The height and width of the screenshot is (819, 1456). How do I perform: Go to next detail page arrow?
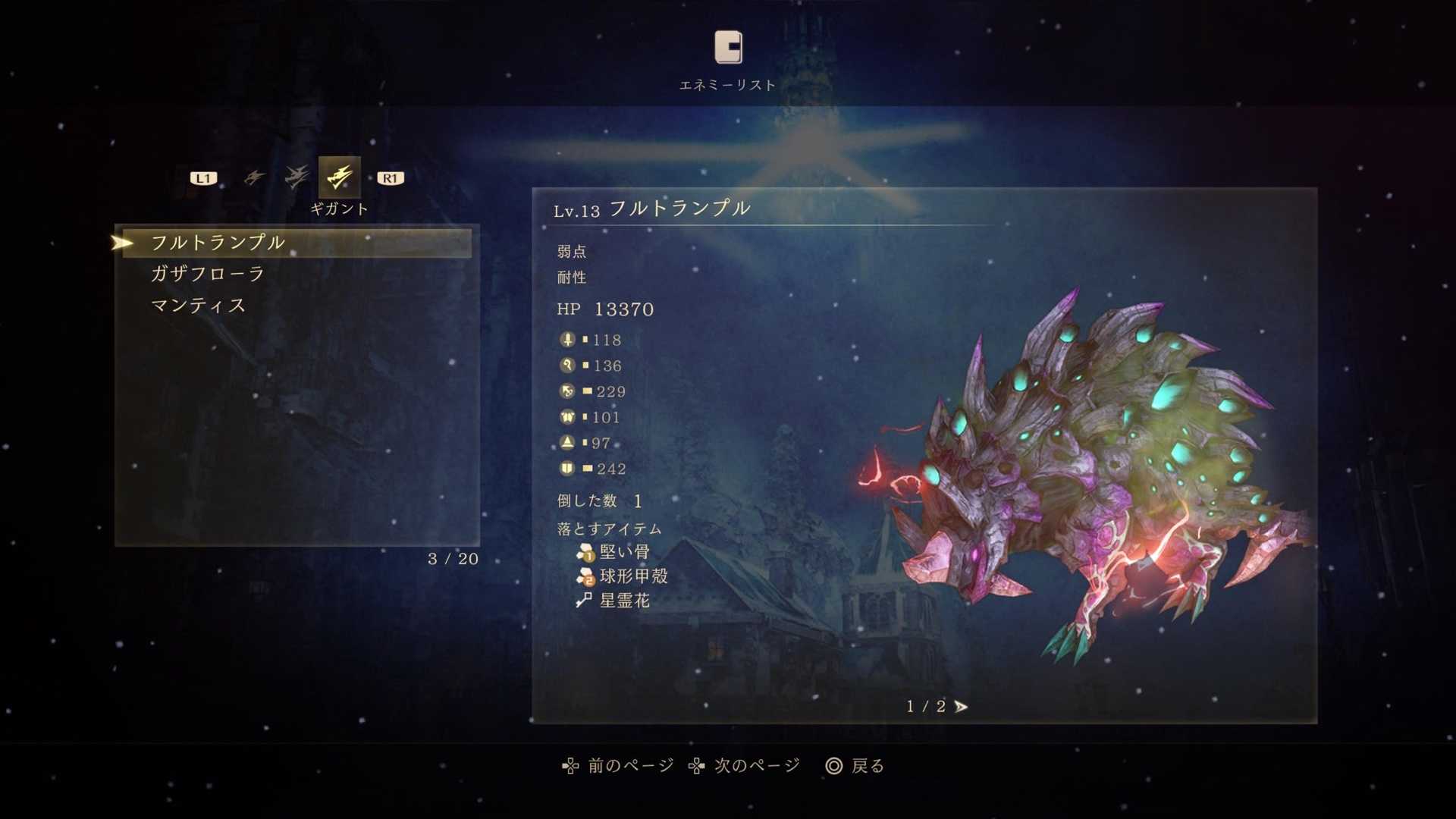point(961,707)
